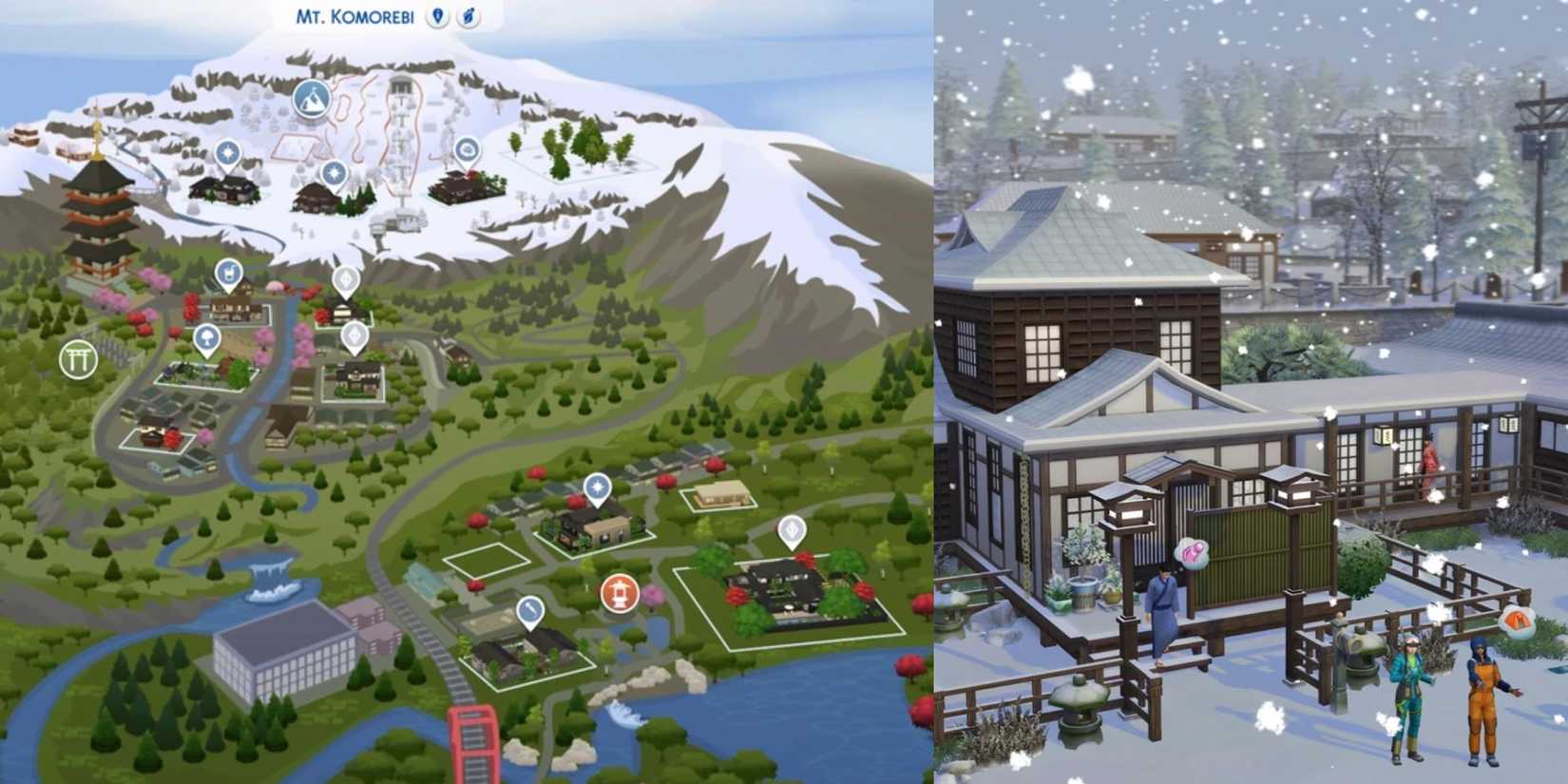This screenshot has width=1568, height=784.
Task: Select the snowflake ski lodge marker near the summit
Action: 332,174
